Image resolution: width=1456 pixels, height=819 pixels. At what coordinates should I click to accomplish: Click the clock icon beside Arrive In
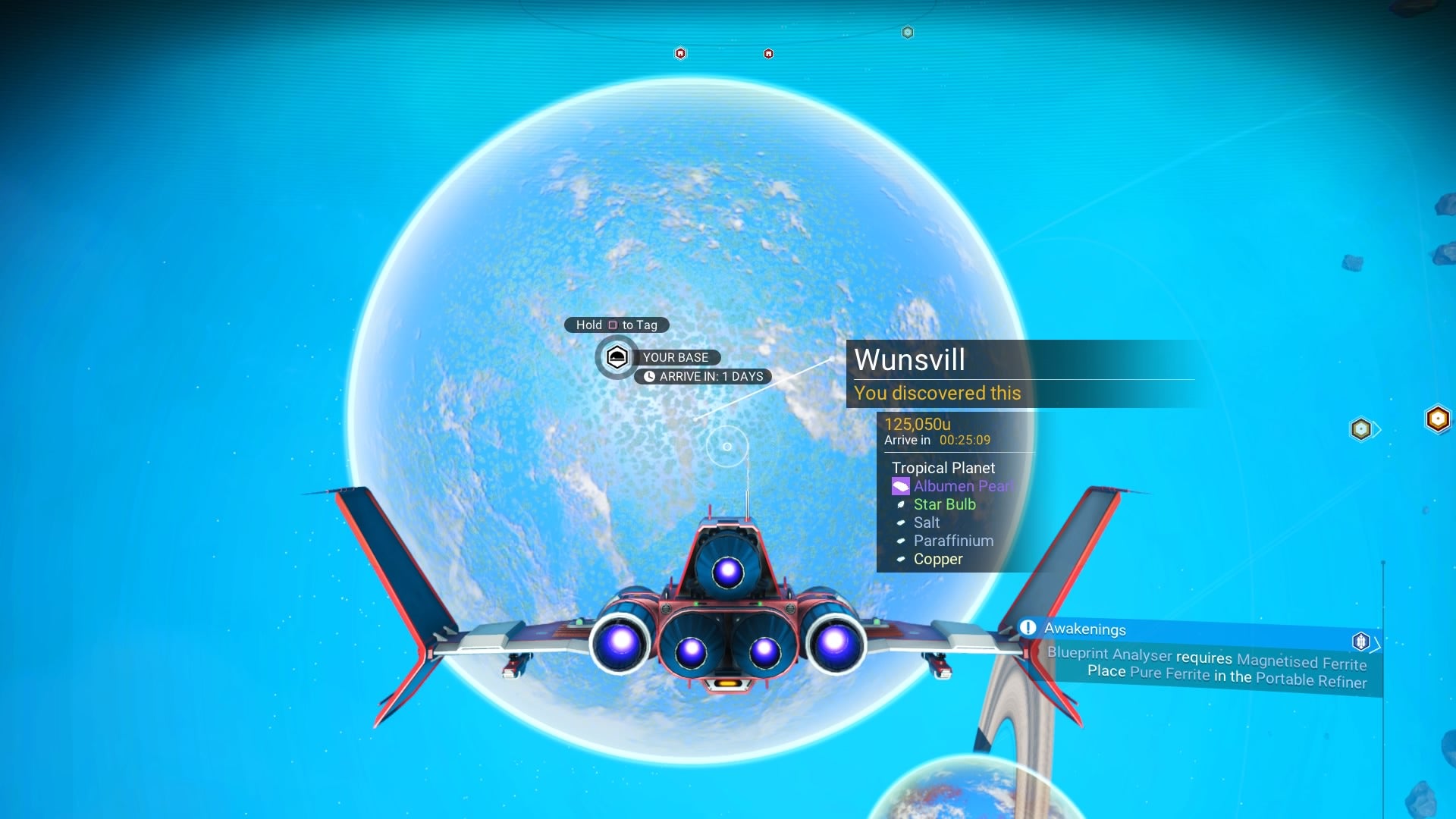tap(651, 376)
